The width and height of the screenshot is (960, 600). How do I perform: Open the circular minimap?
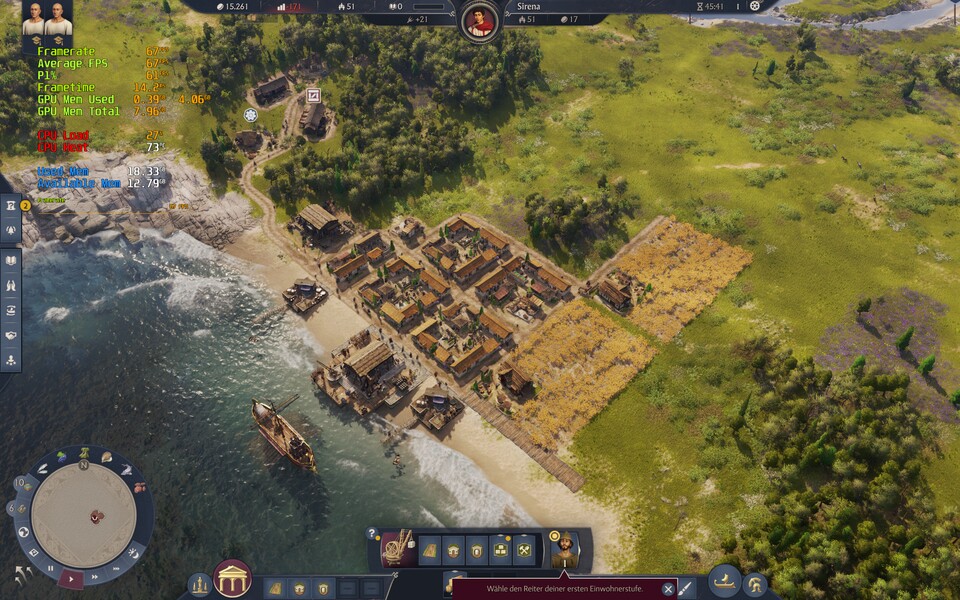click(x=83, y=510)
